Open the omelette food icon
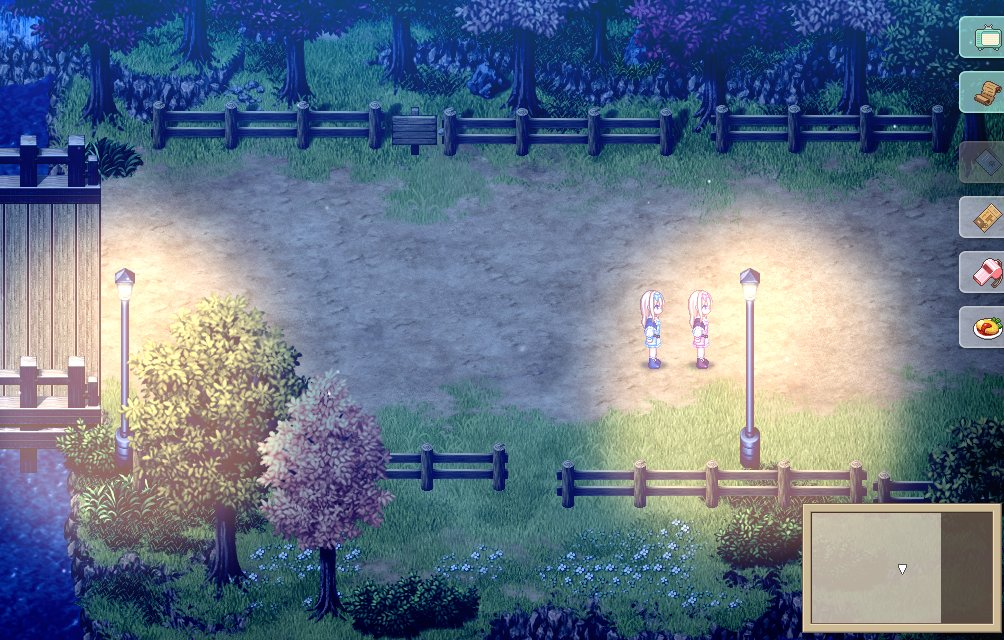This screenshot has height=640, width=1004. click(x=983, y=327)
